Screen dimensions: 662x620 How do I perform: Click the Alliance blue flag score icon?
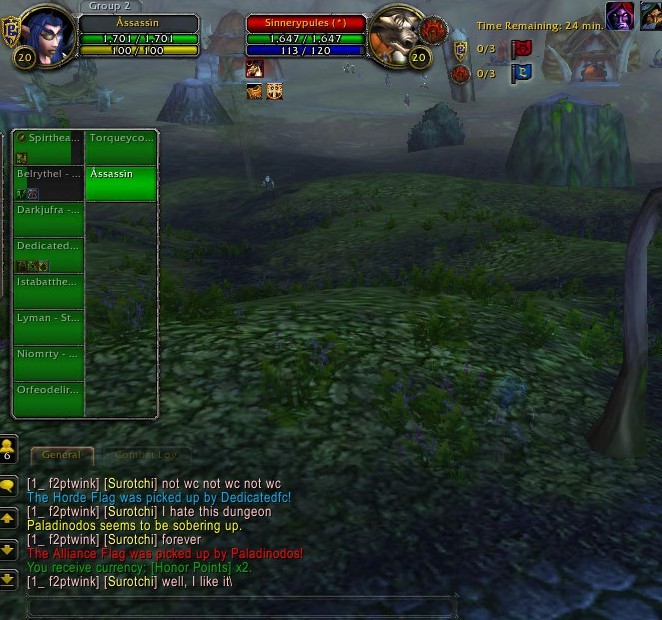(521, 72)
